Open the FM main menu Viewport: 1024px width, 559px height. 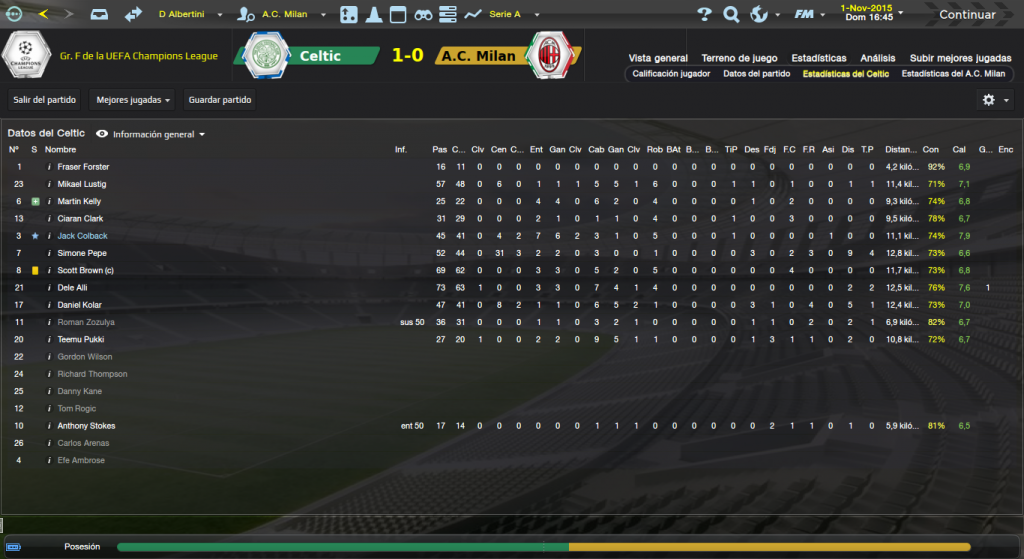(x=808, y=15)
